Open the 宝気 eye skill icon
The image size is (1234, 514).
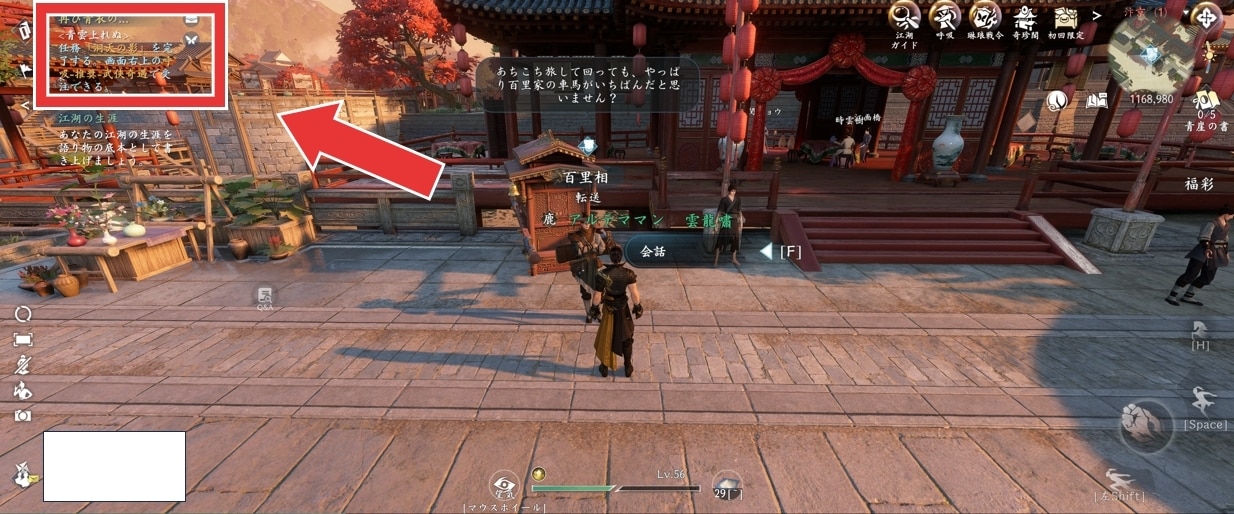[505, 486]
